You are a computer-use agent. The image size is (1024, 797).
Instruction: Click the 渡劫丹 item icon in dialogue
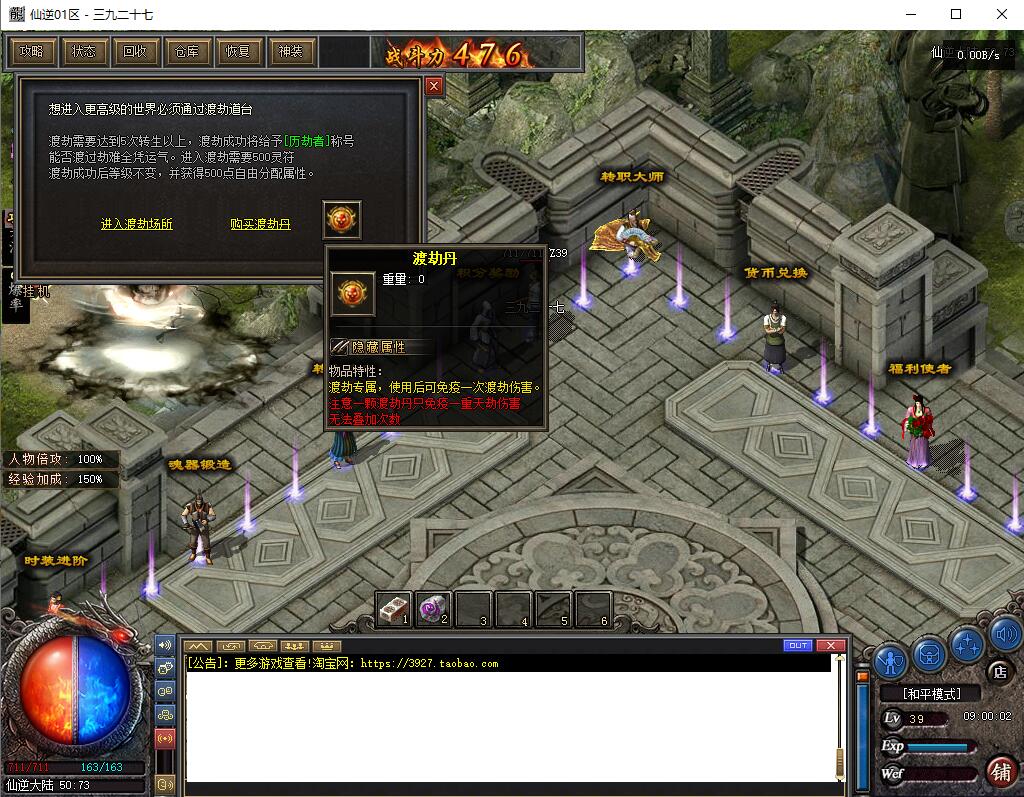point(342,219)
